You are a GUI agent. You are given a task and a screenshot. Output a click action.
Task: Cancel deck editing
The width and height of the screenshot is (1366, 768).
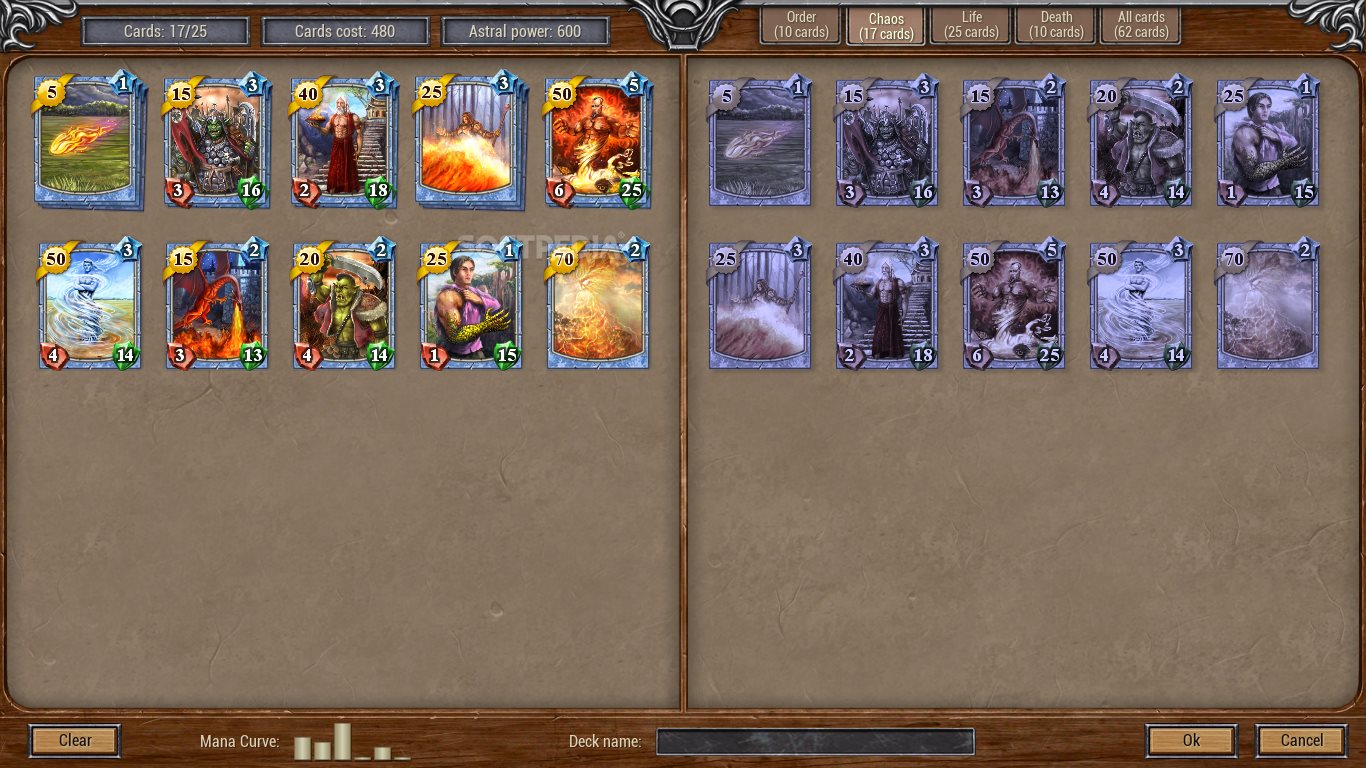[x=1301, y=741]
